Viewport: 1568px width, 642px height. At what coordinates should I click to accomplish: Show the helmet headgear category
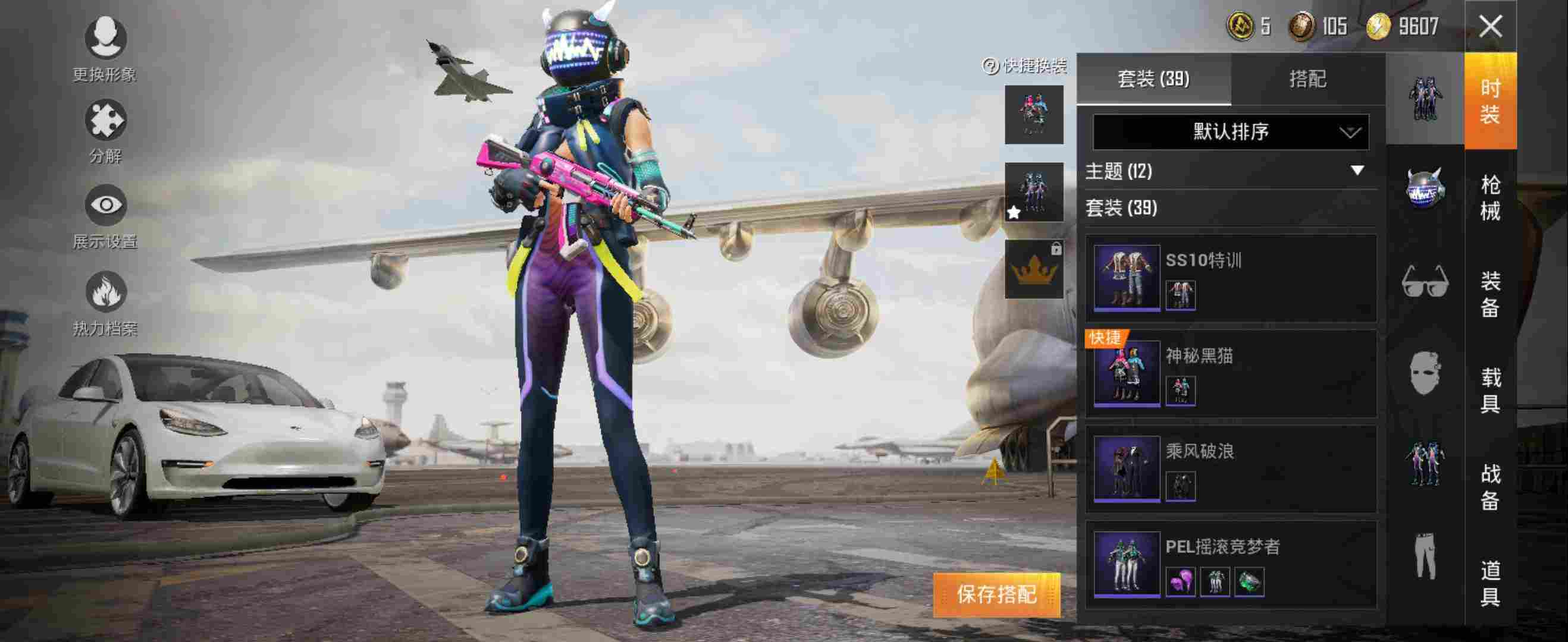[1425, 188]
